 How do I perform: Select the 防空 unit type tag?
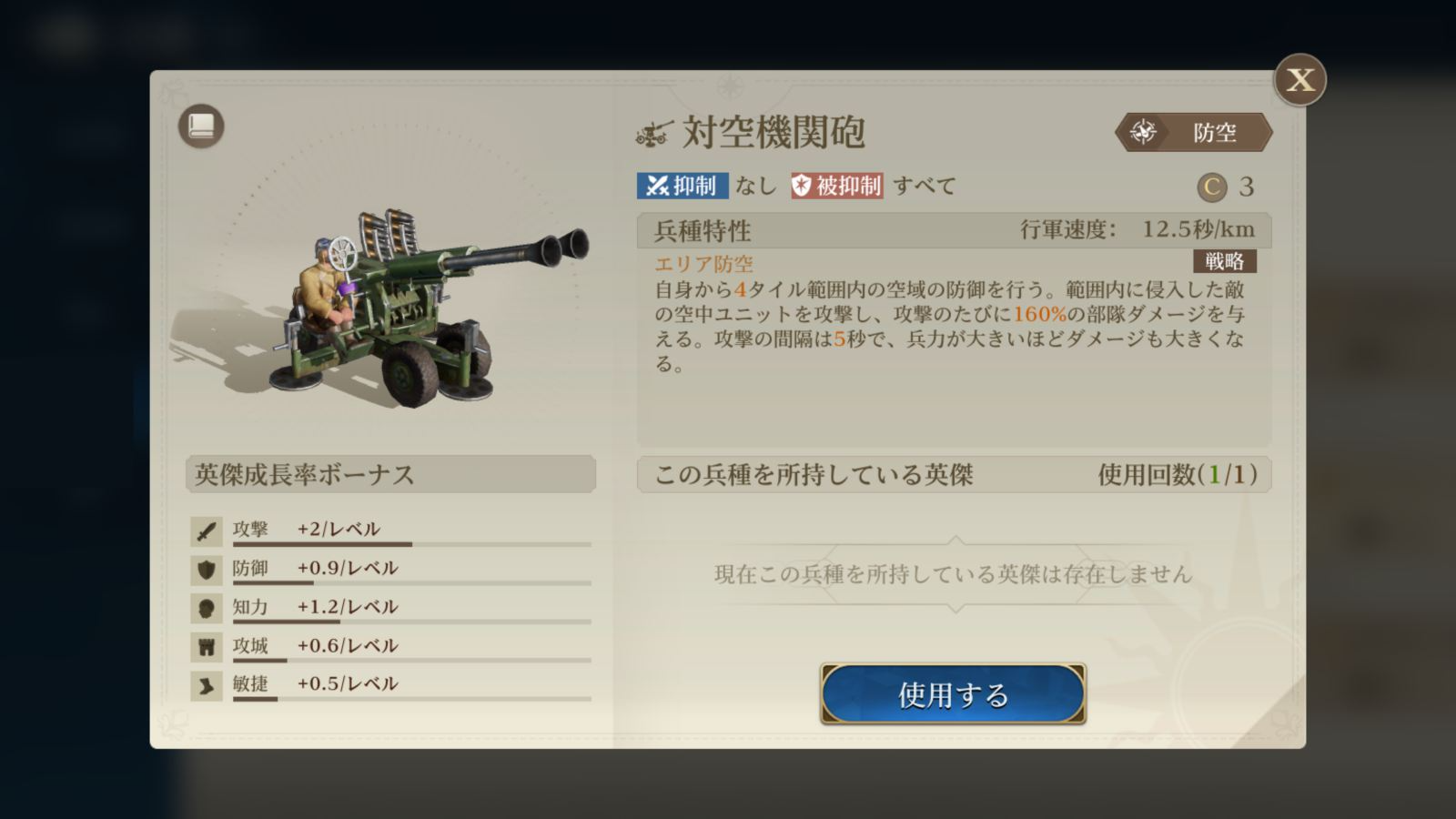click(x=1194, y=133)
